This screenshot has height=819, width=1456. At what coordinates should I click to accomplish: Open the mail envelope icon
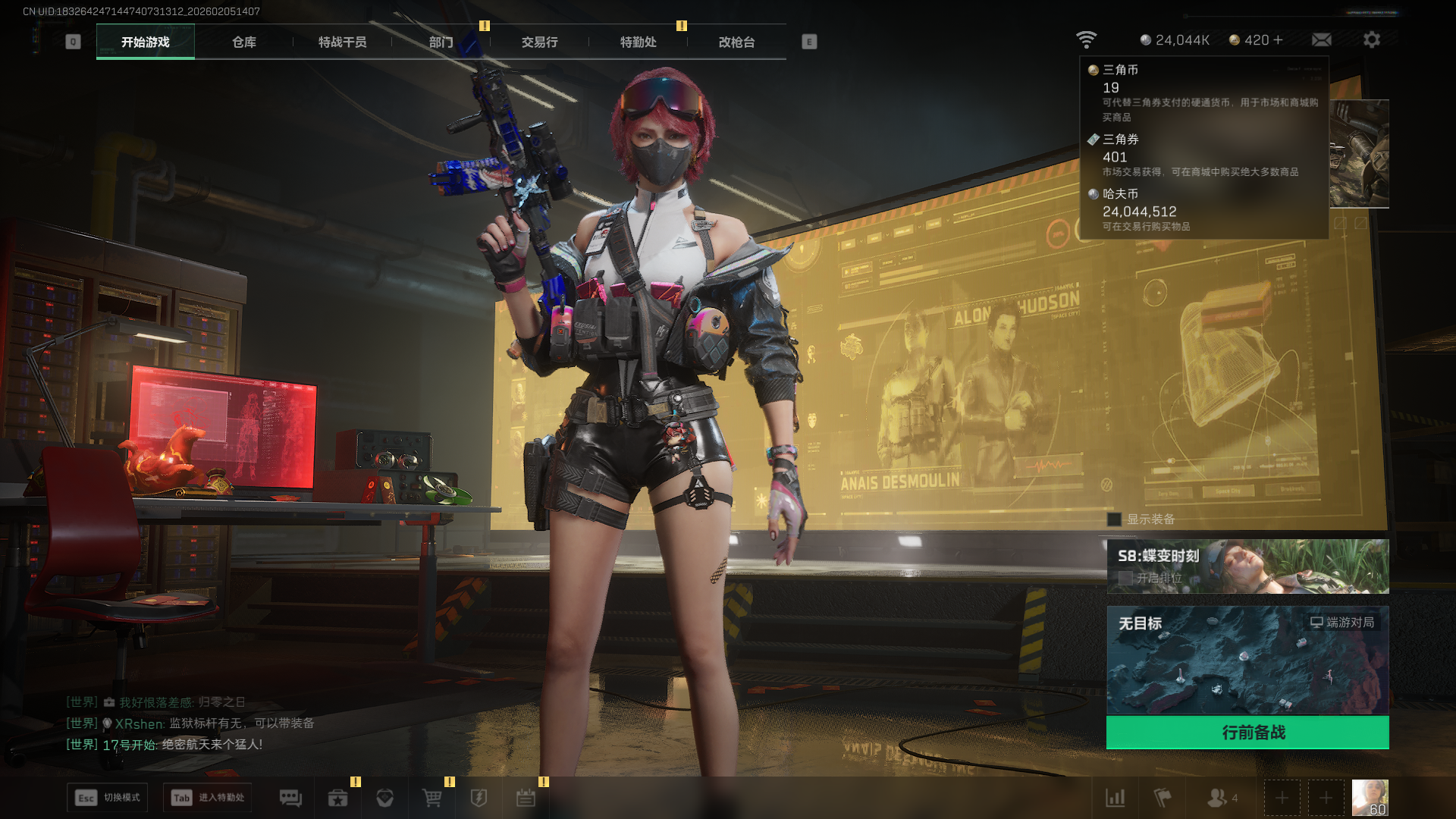1321,39
